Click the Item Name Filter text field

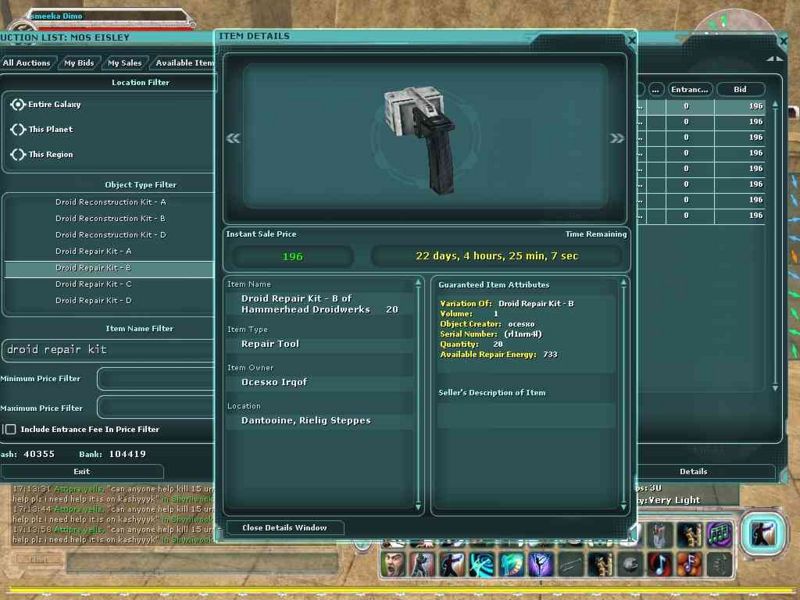pos(107,350)
